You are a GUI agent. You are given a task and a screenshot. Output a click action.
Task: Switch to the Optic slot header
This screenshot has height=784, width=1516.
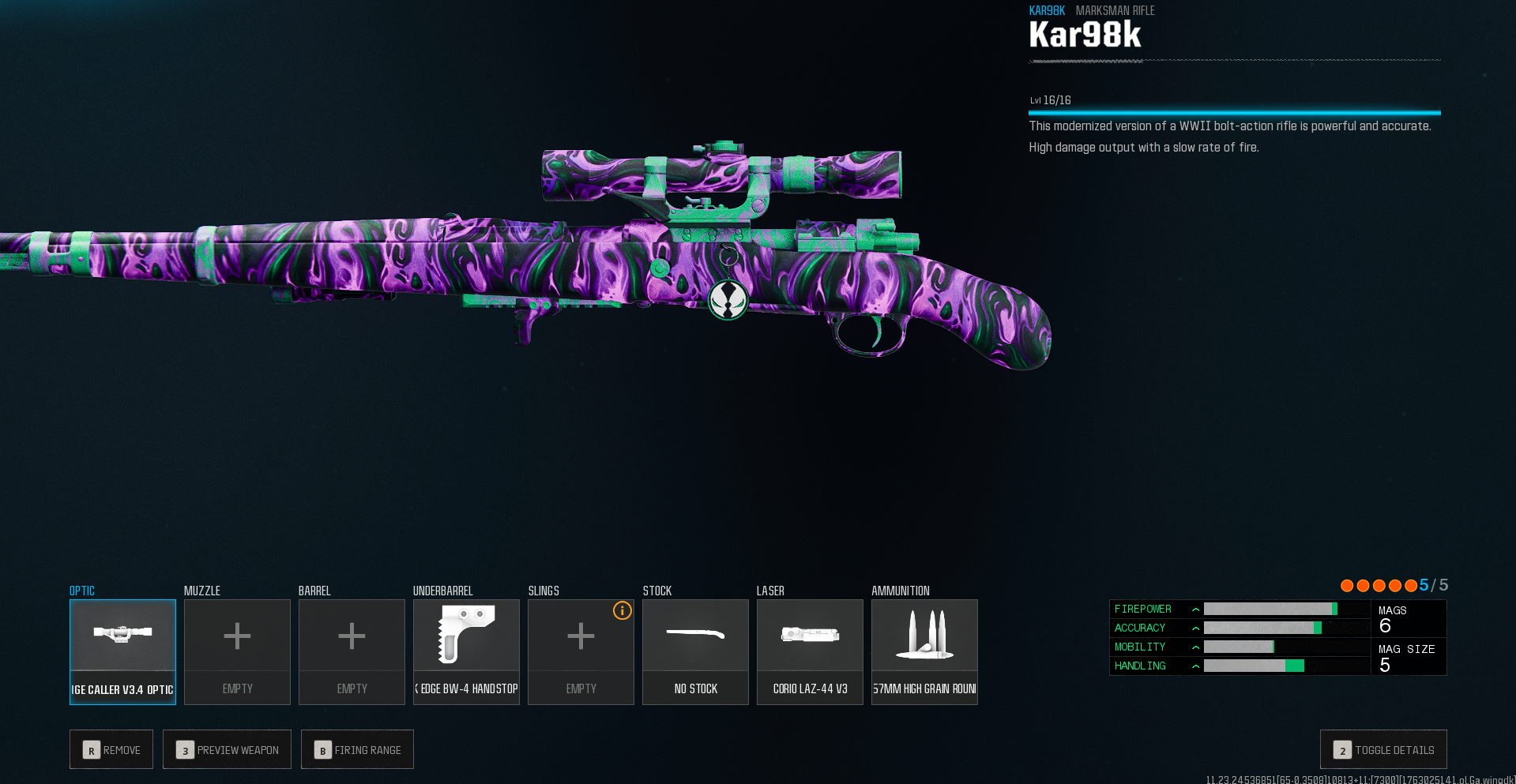[81, 591]
